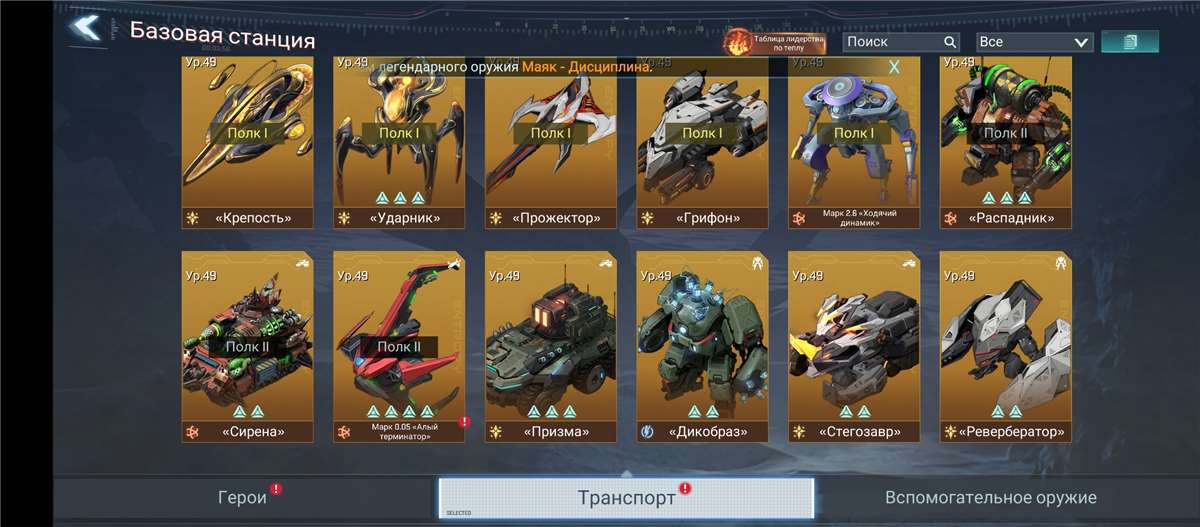Close the legendary weapon notification banner

pos(894,67)
